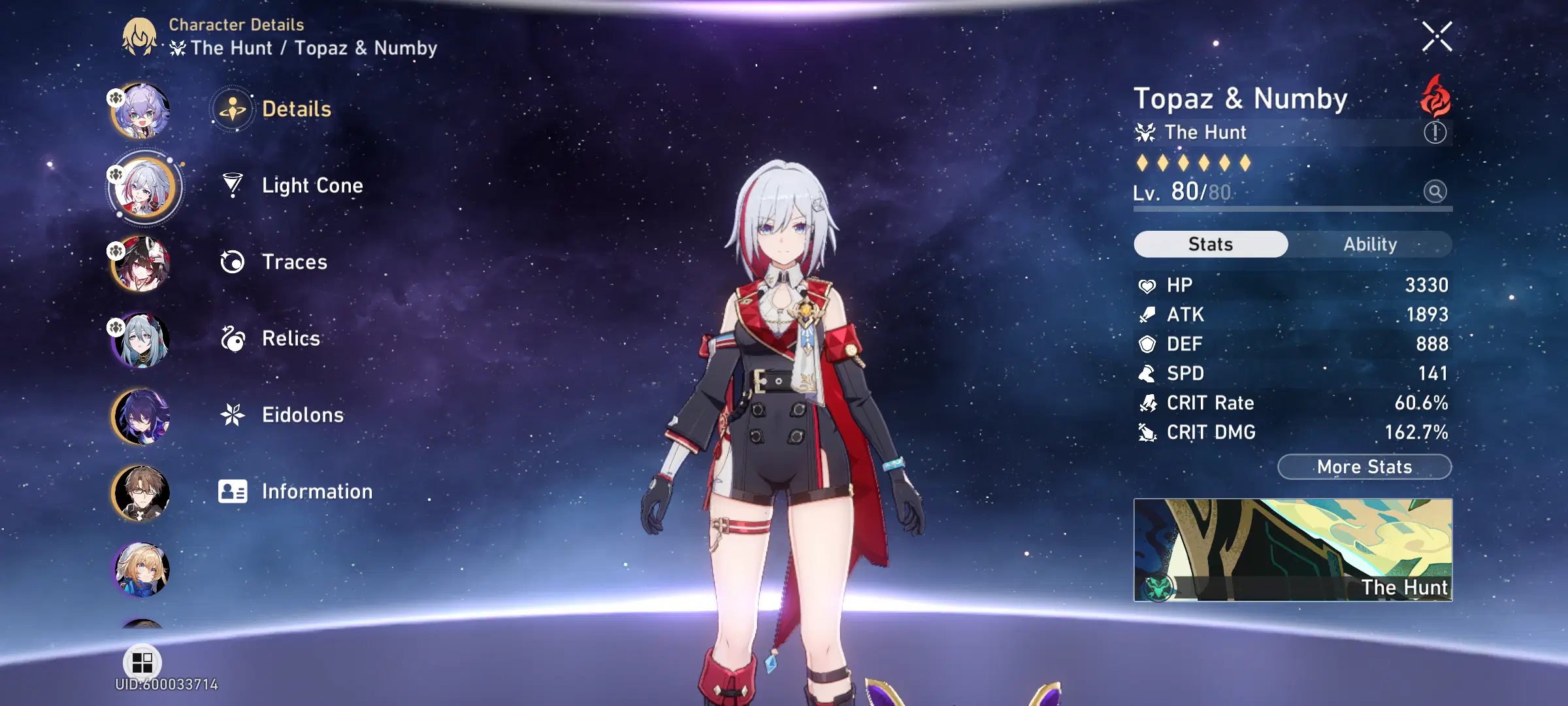The height and width of the screenshot is (706, 1568).
Task: Open the Information card icon
Action: (x=232, y=492)
